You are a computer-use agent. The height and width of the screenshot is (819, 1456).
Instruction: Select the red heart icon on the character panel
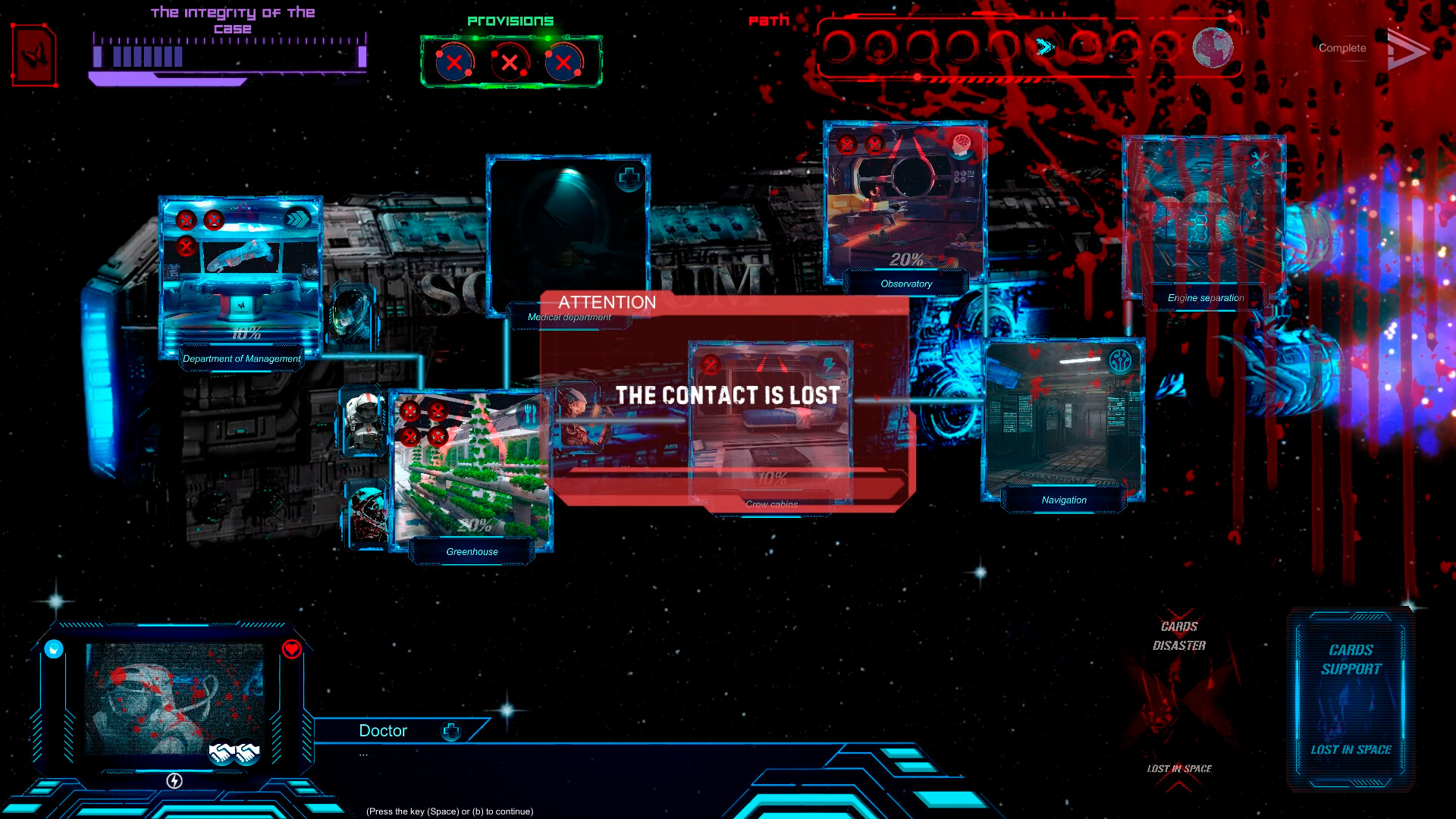(290, 648)
